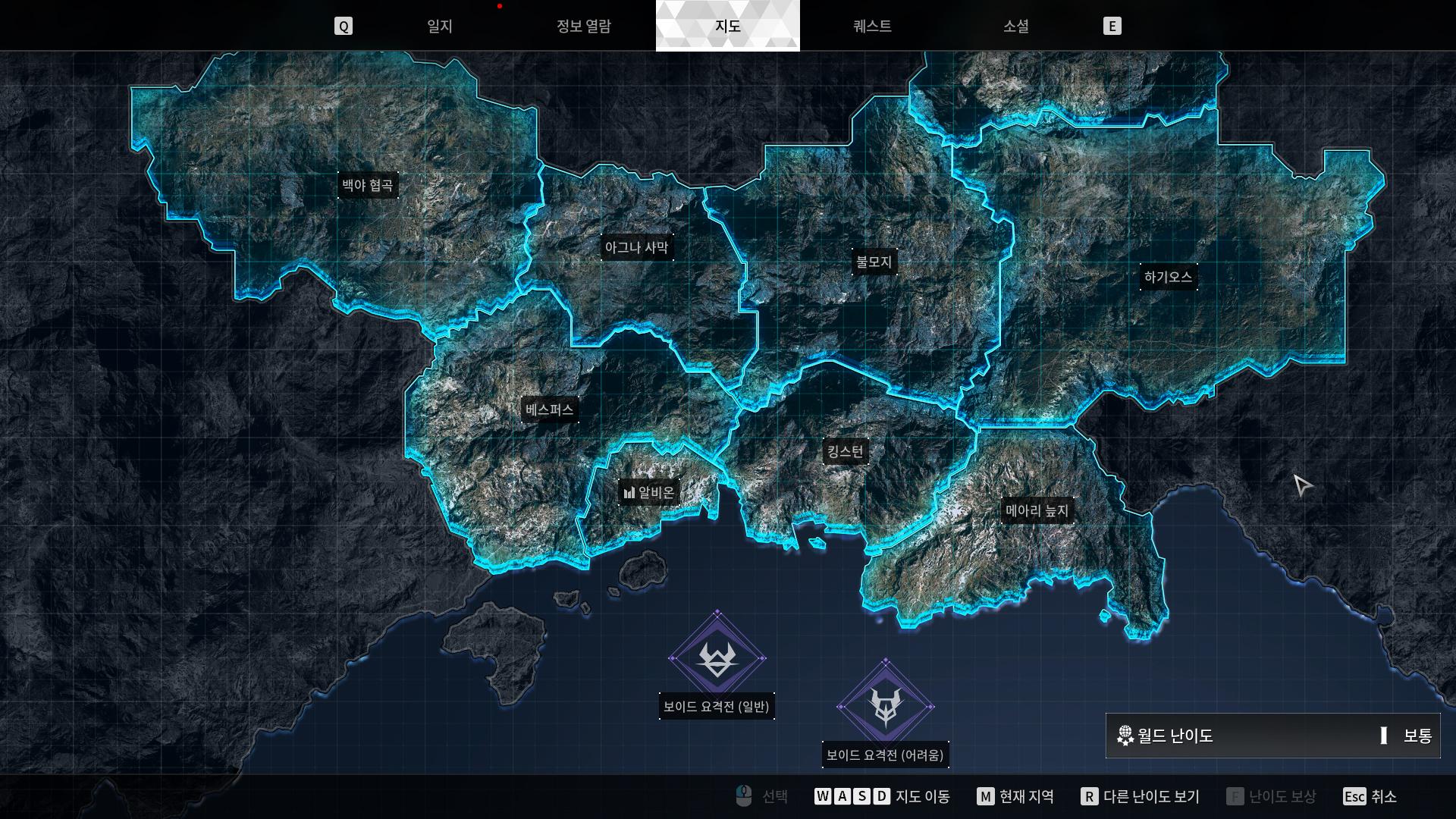
Task: Select the 백야 협곡 region label
Action: pyautogui.click(x=368, y=186)
